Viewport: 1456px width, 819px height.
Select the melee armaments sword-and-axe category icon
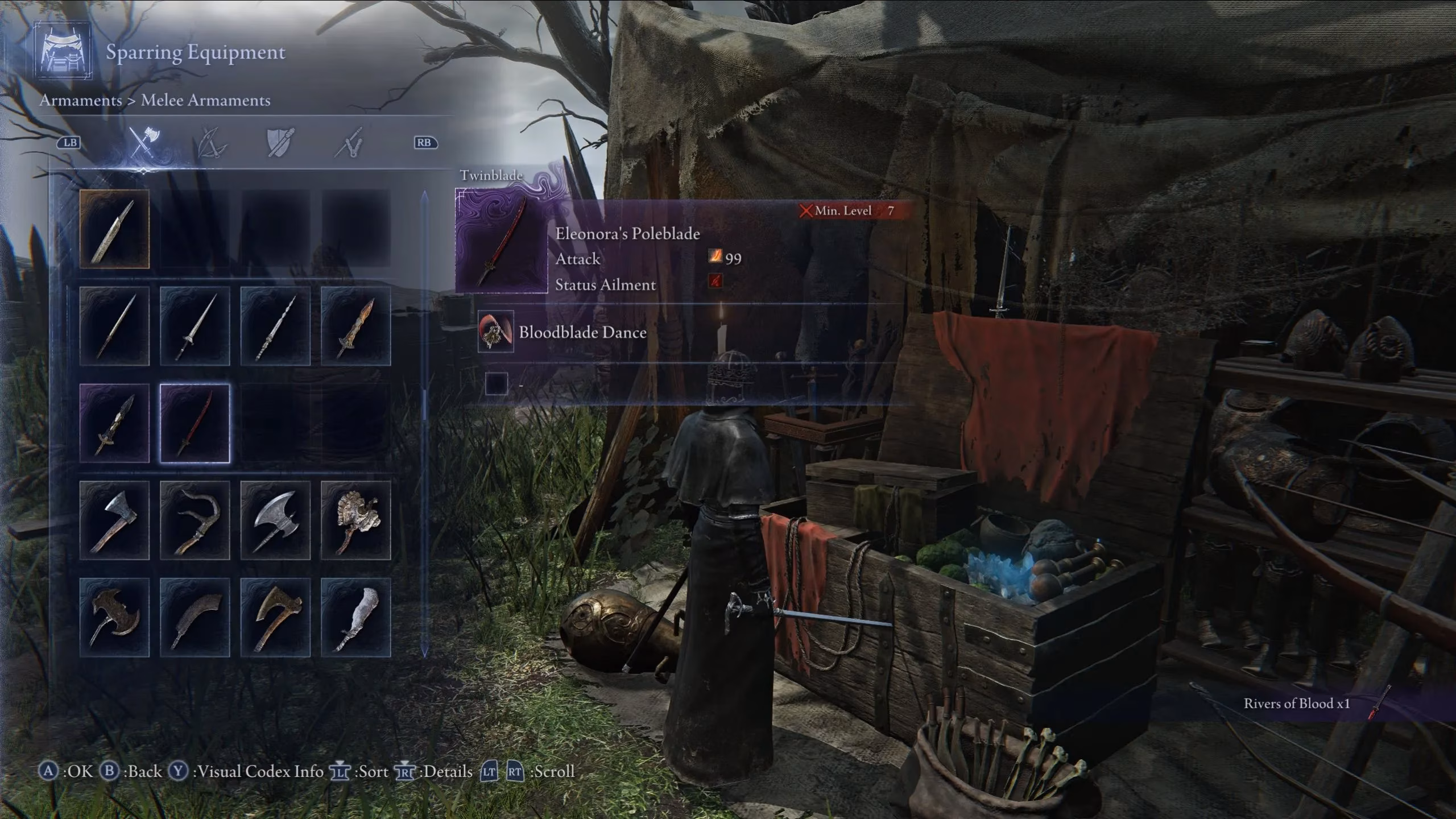pyautogui.click(x=145, y=142)
